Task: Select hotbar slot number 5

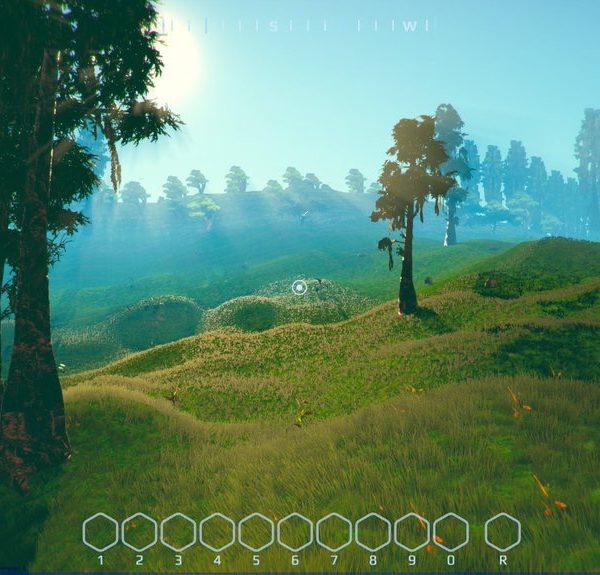Action: (x=256, y=532)
